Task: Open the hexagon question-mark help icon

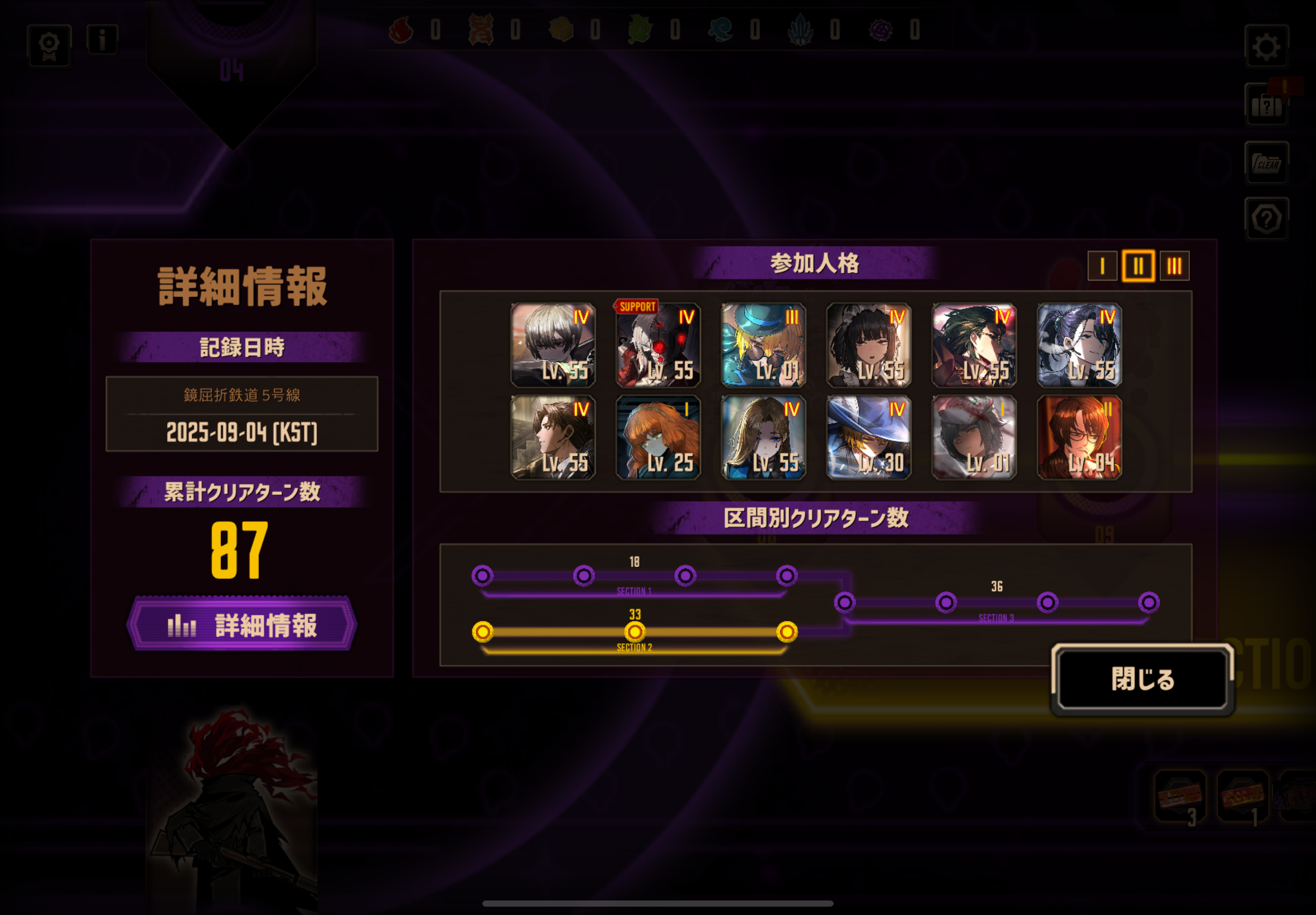Action: (1266, 219)
